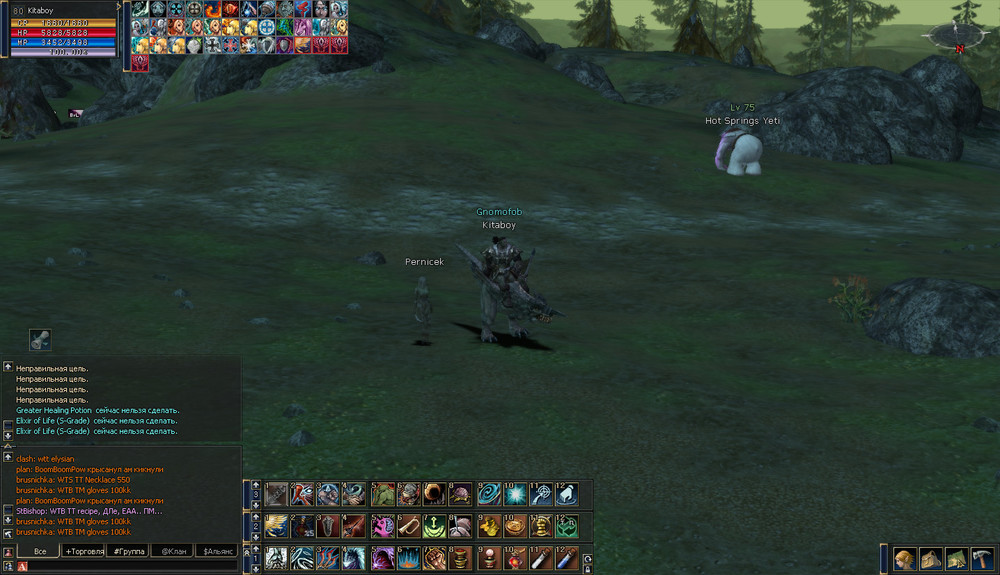Use the blue vial in slot 12
This screenshot has height=575, width=1000.
pyautogui.click(x=566, y=558)
